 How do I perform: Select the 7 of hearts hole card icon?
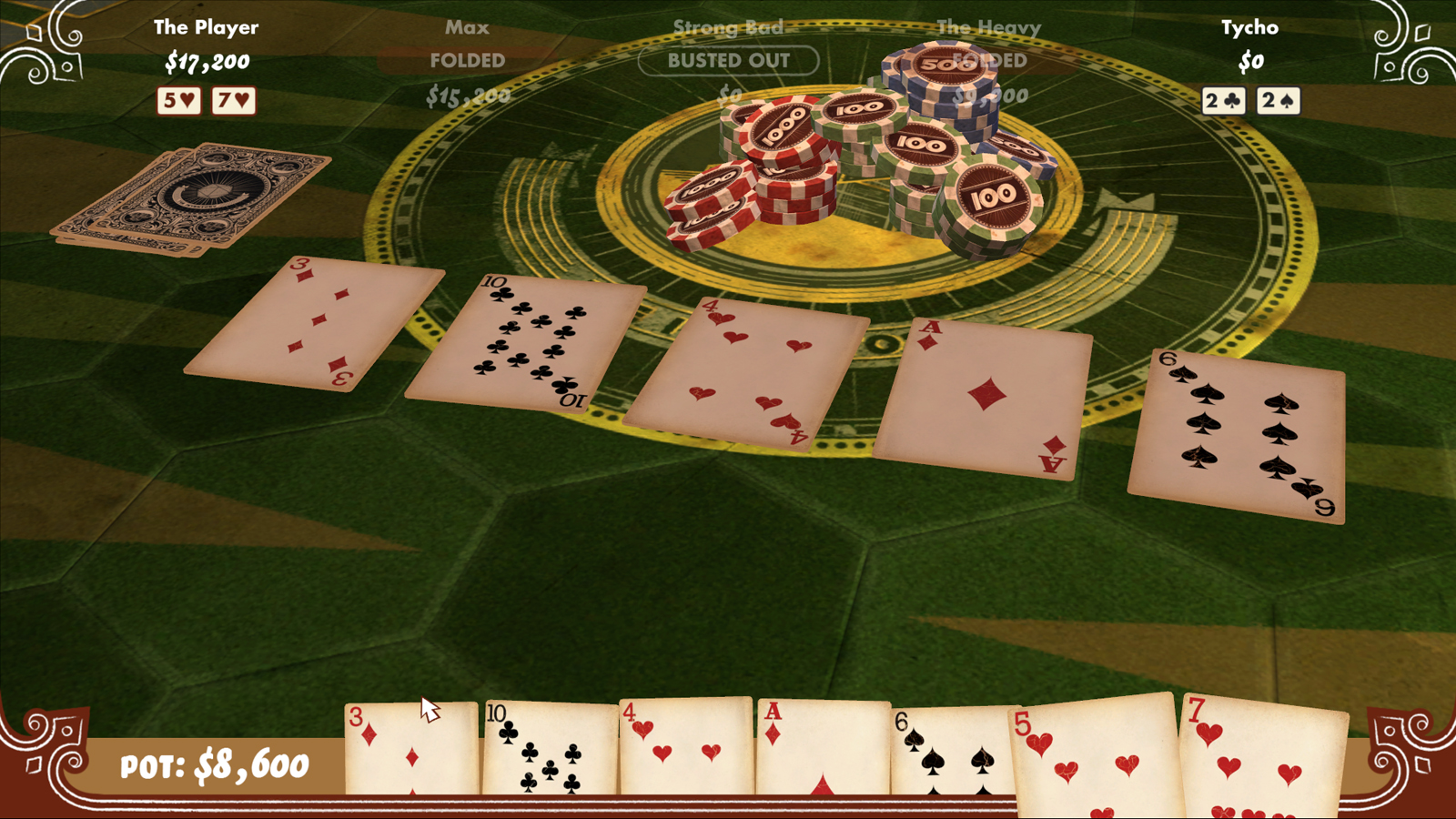[232, 100]
